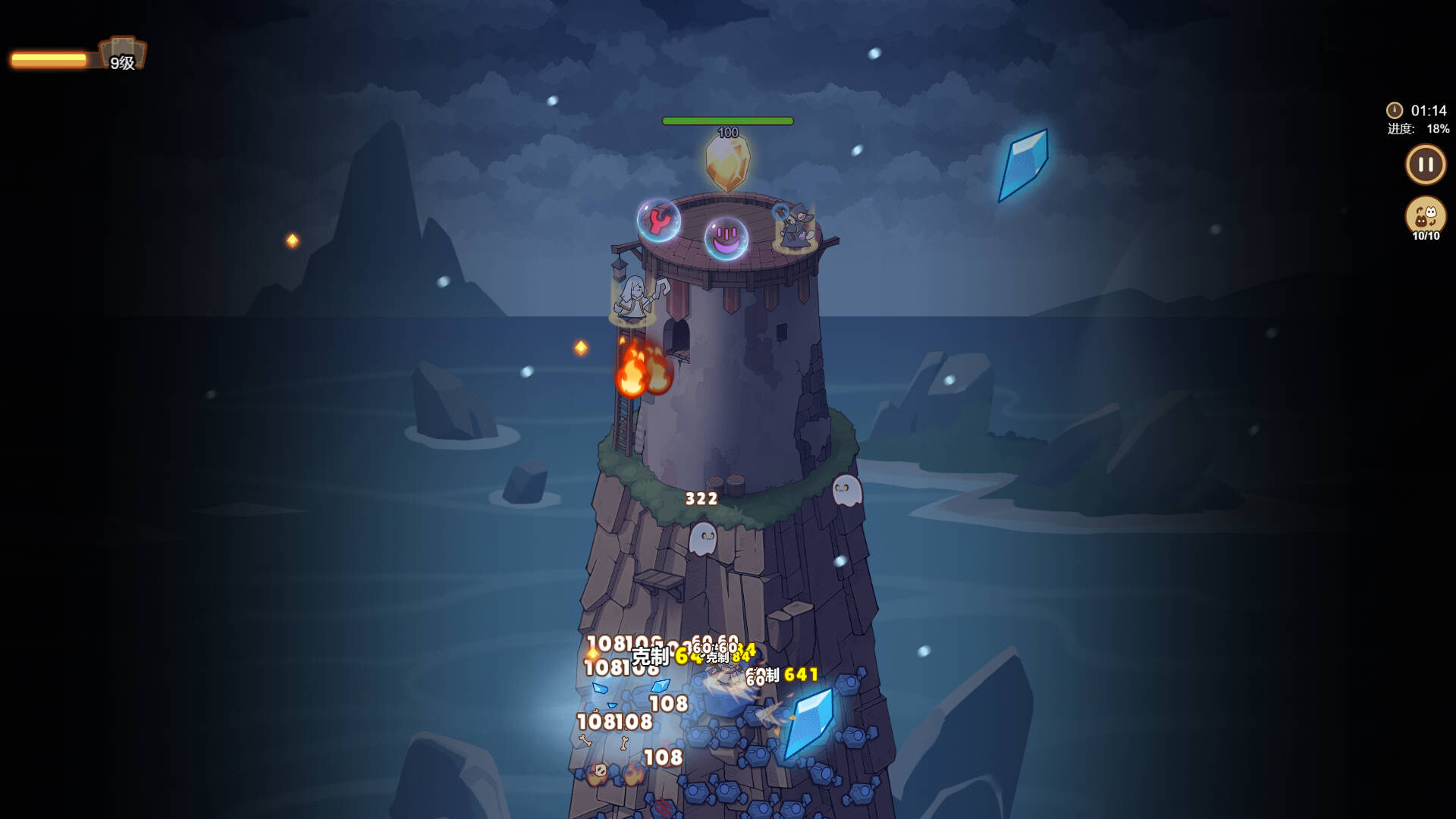This screenshot has width=1456, height=819.
Task: Click the red wrench skill bubble
Action: (x=658, y=222)
